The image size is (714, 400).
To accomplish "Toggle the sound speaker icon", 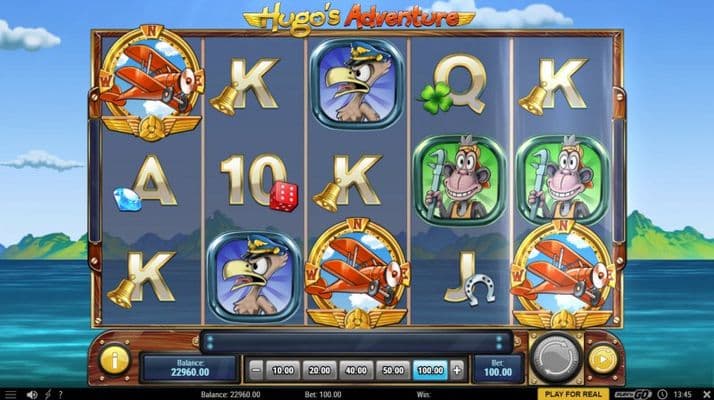I will click(x=32, y=394).
